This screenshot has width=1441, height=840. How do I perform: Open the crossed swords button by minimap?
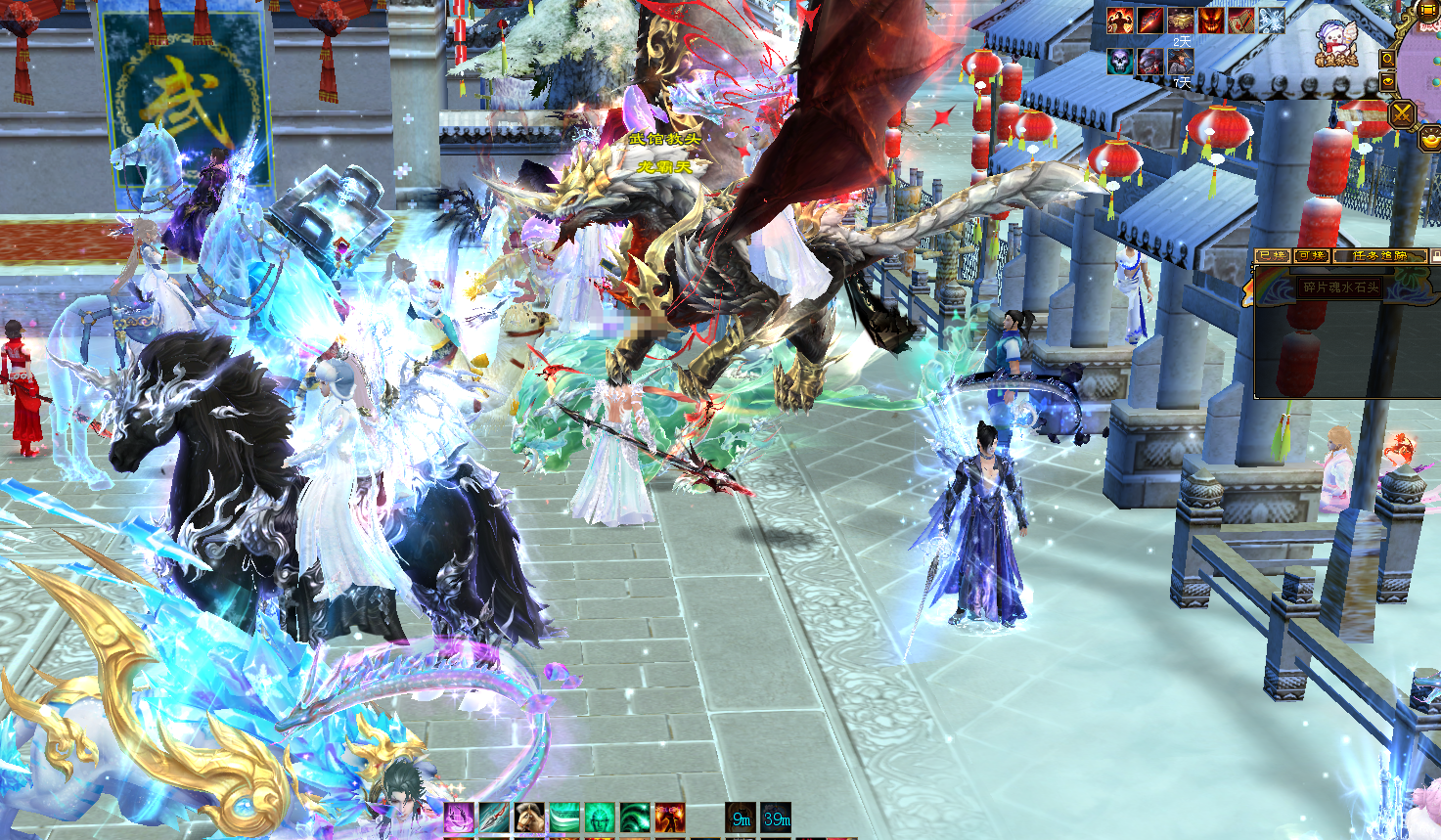[x=1403, y=113]
